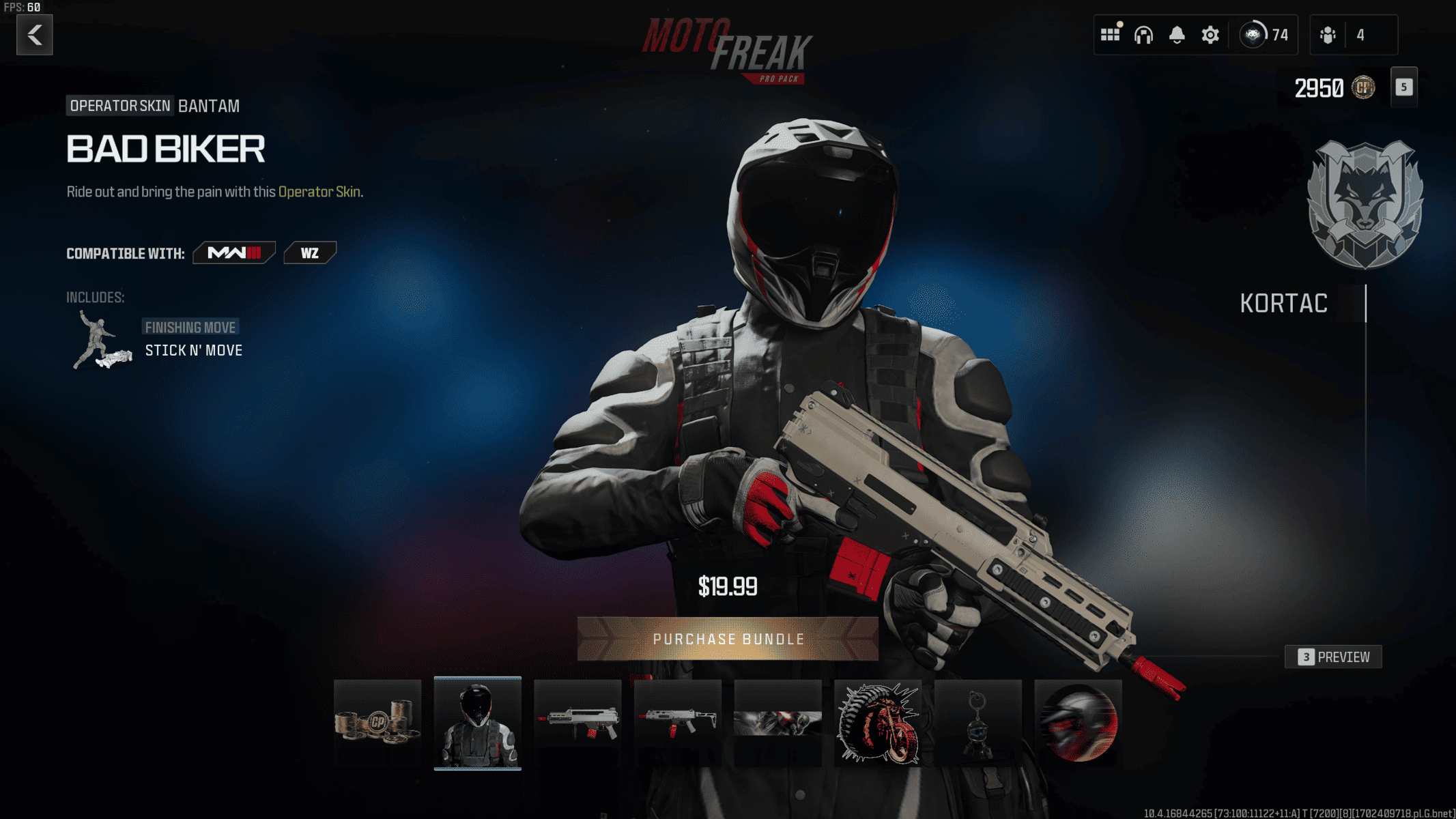Select the Bad Biker operator skin tab
Image resolution: width=1456 pixels, height=819 pixels.
click(477, 723)
